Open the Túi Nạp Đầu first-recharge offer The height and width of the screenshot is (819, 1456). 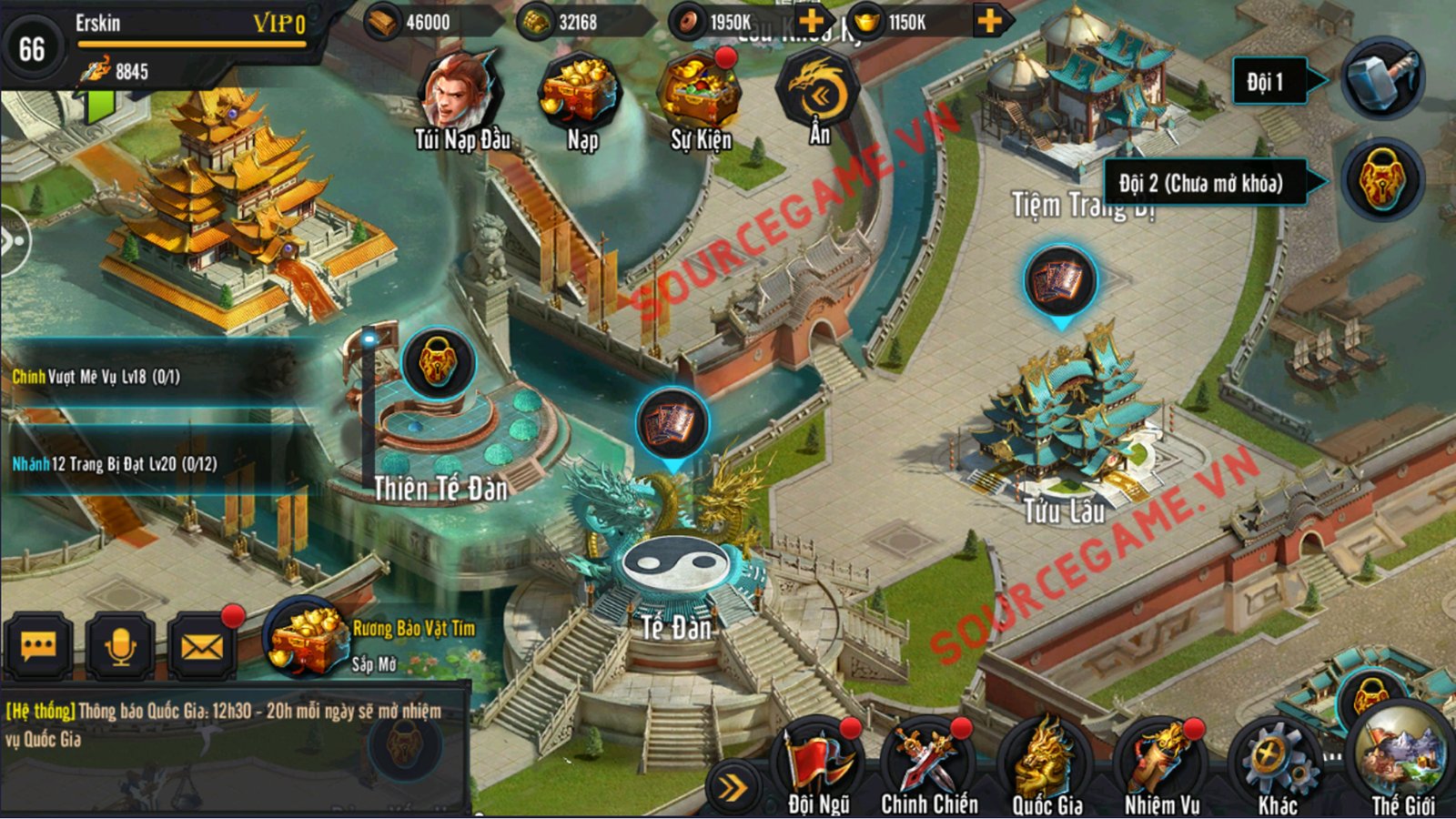461,96
